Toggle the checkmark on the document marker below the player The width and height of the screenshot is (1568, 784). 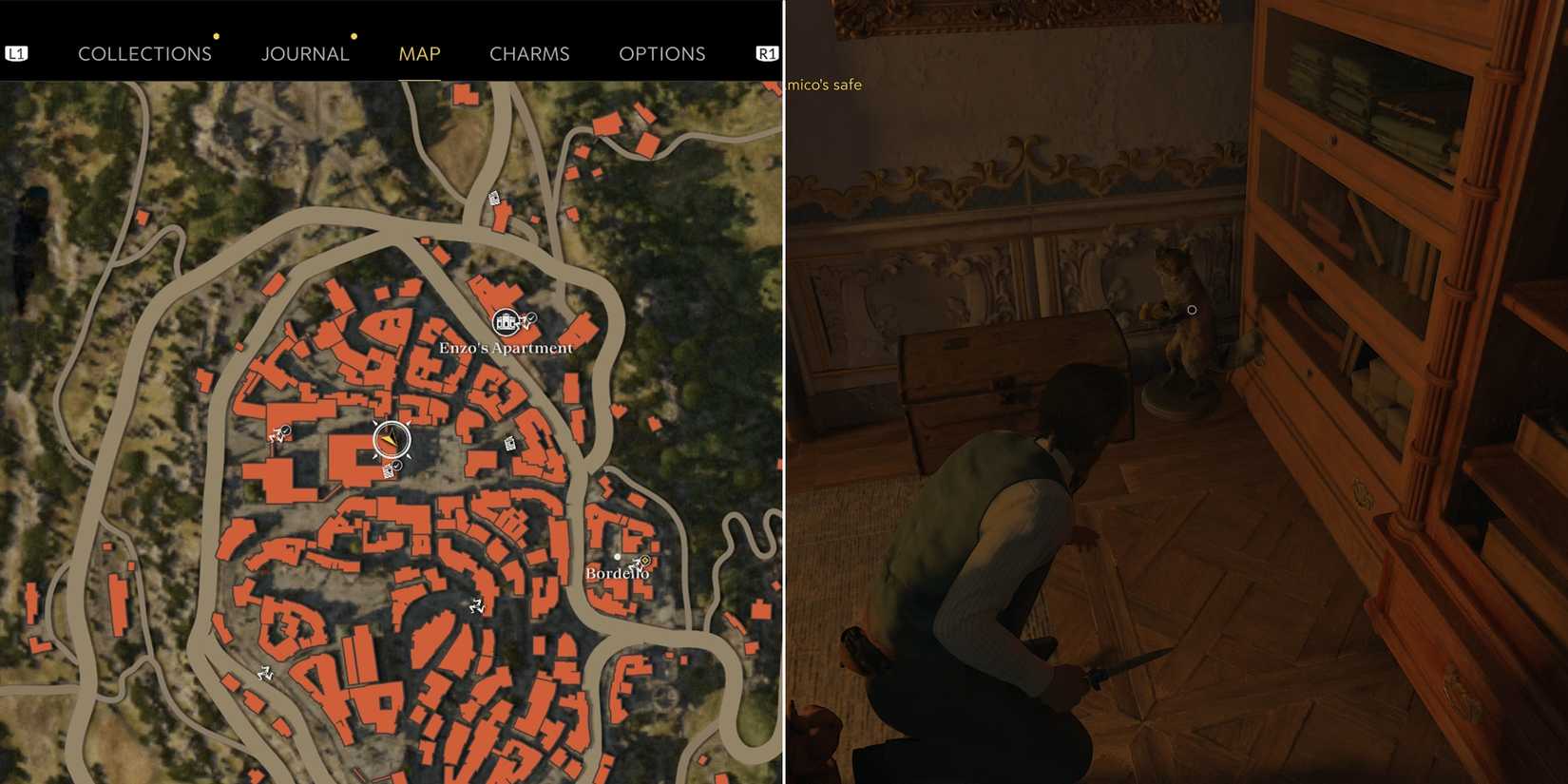(x=397, y=466)
